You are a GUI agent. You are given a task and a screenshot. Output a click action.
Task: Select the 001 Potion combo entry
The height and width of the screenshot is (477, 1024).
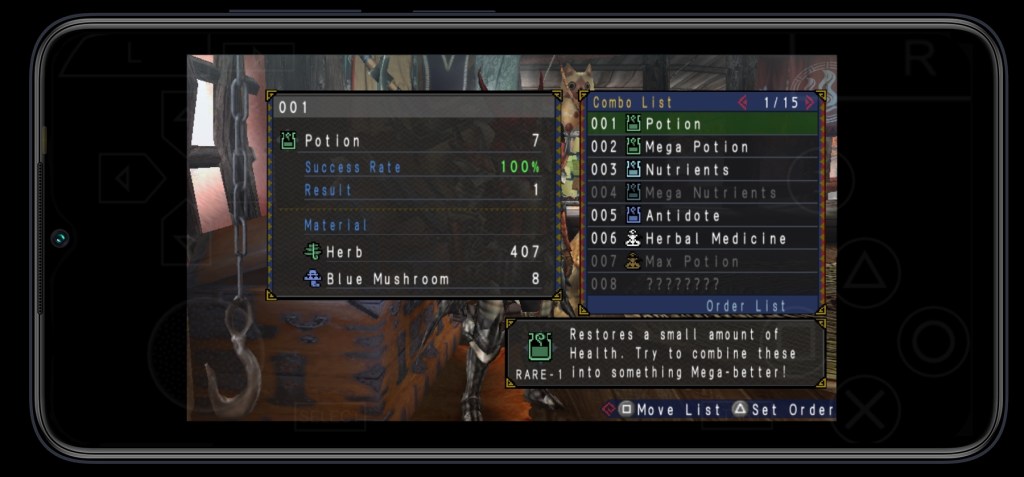(x=702, y=124)
